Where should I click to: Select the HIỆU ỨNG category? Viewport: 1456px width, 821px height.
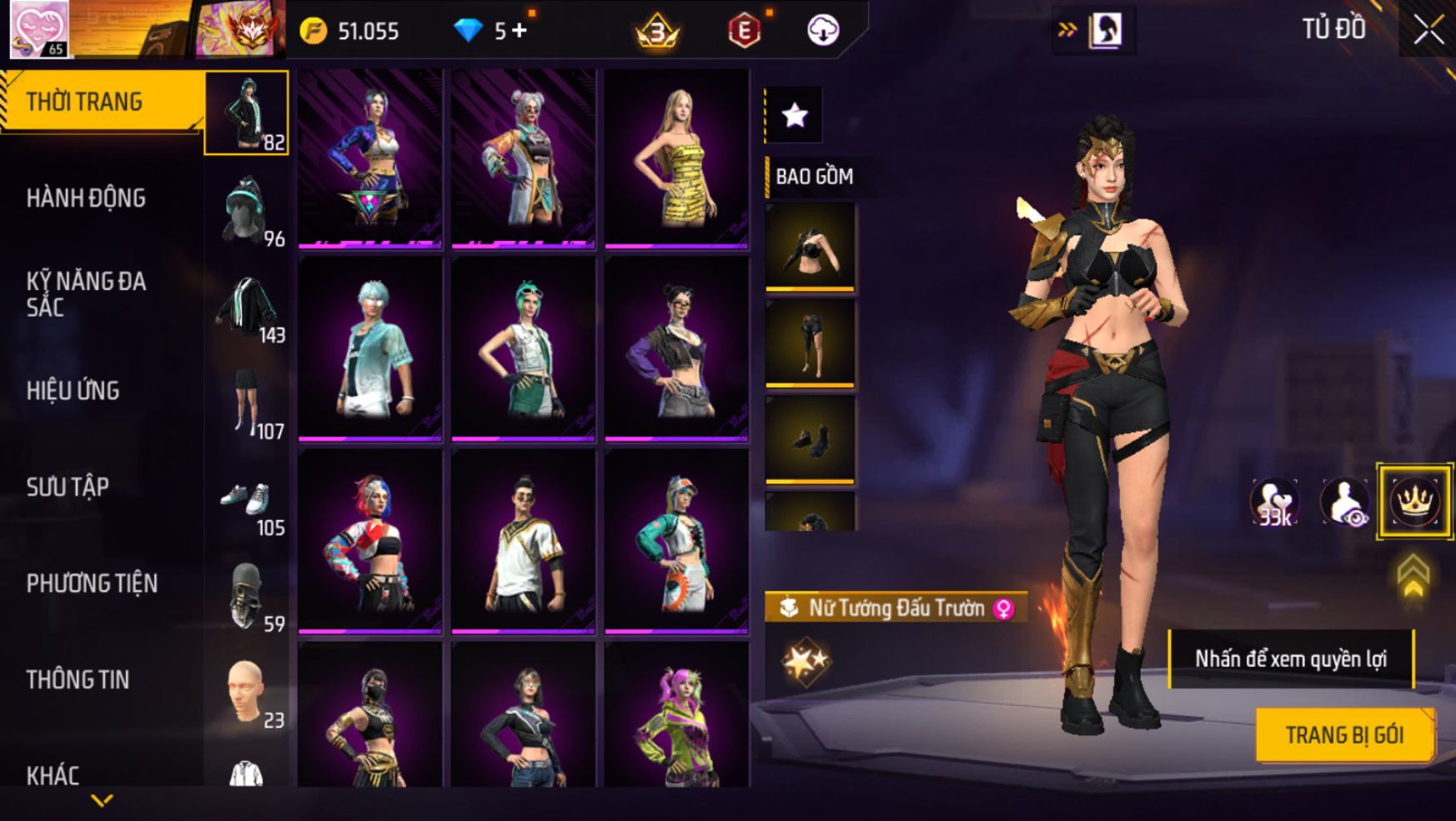pyautogui.click(x=73, y=391)
